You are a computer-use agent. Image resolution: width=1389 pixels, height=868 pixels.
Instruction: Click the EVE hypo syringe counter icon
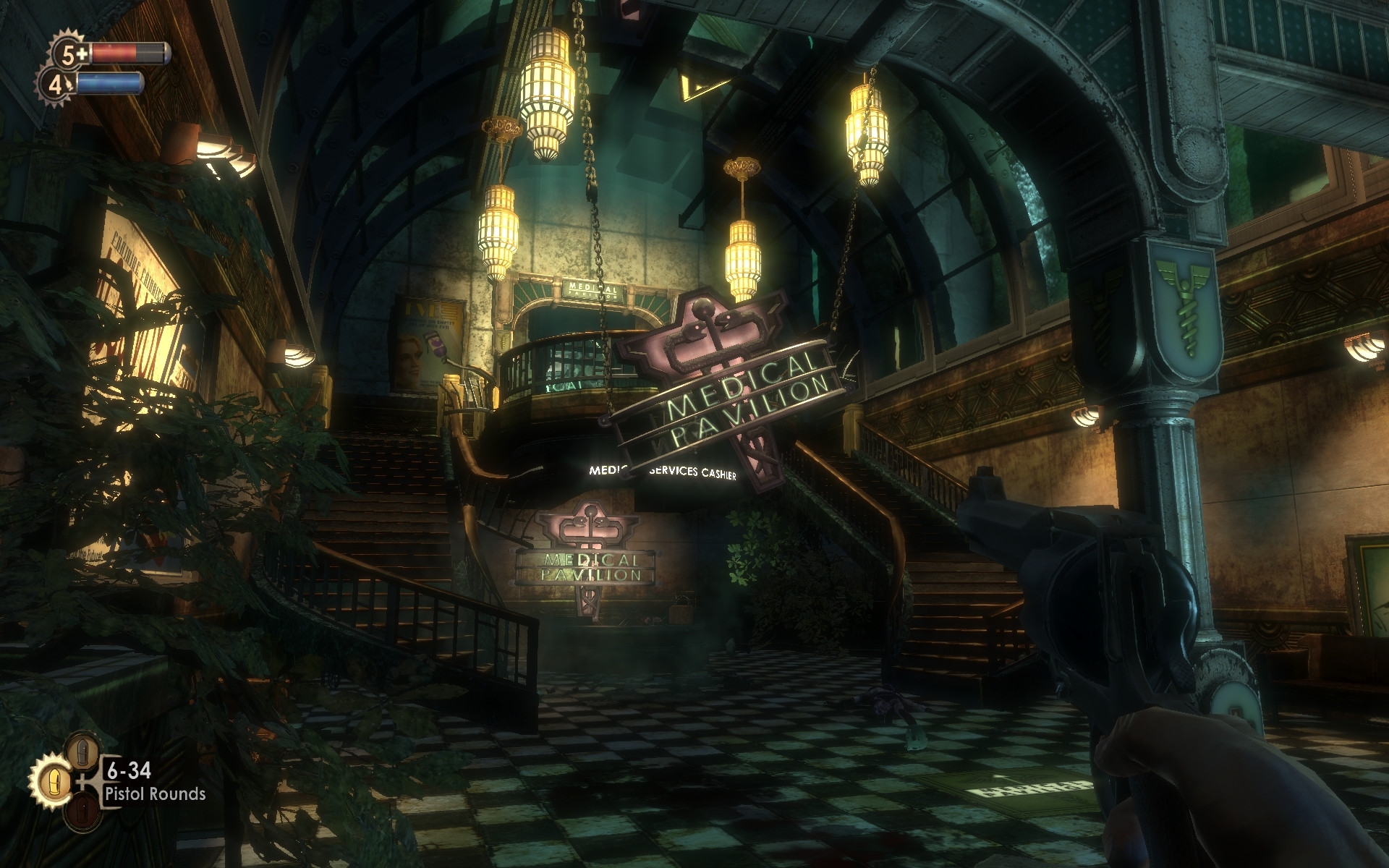click(56, 85)
